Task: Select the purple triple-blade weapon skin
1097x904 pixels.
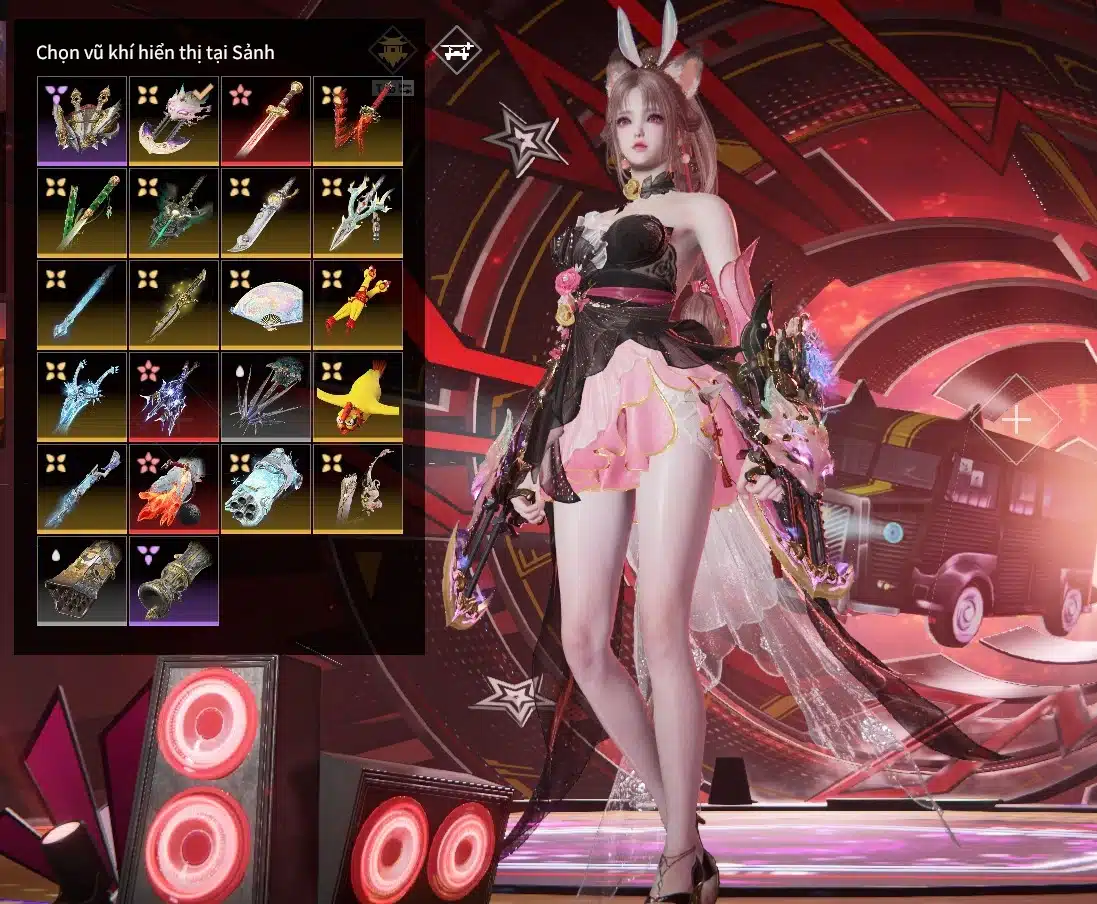Action: coord(82,120)
